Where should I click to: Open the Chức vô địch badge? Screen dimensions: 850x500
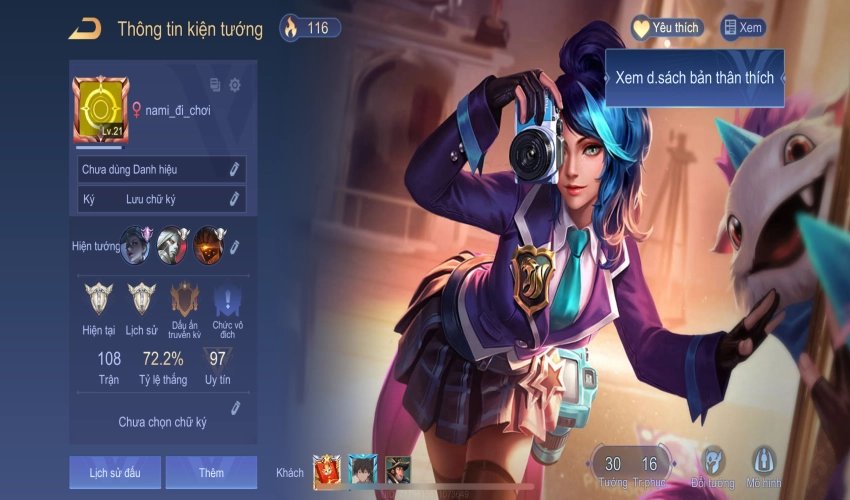click(228, 300)
